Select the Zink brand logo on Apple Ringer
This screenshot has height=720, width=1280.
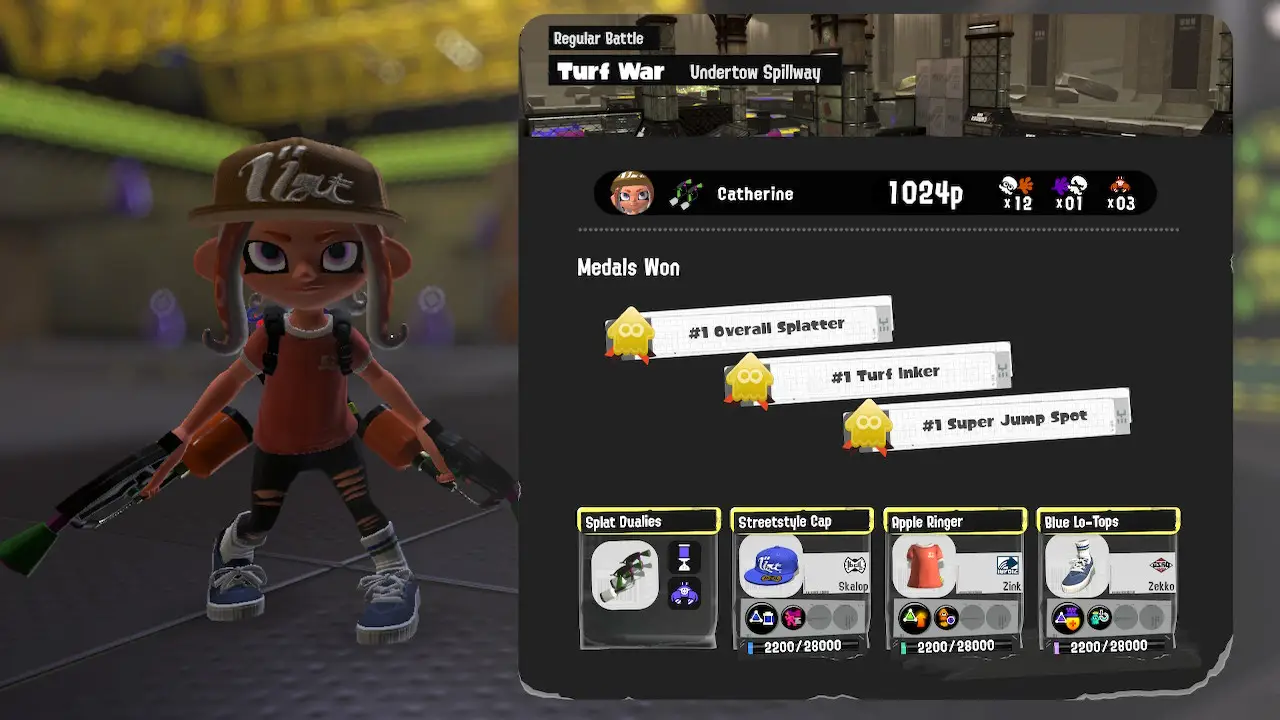pos(1009,567)
